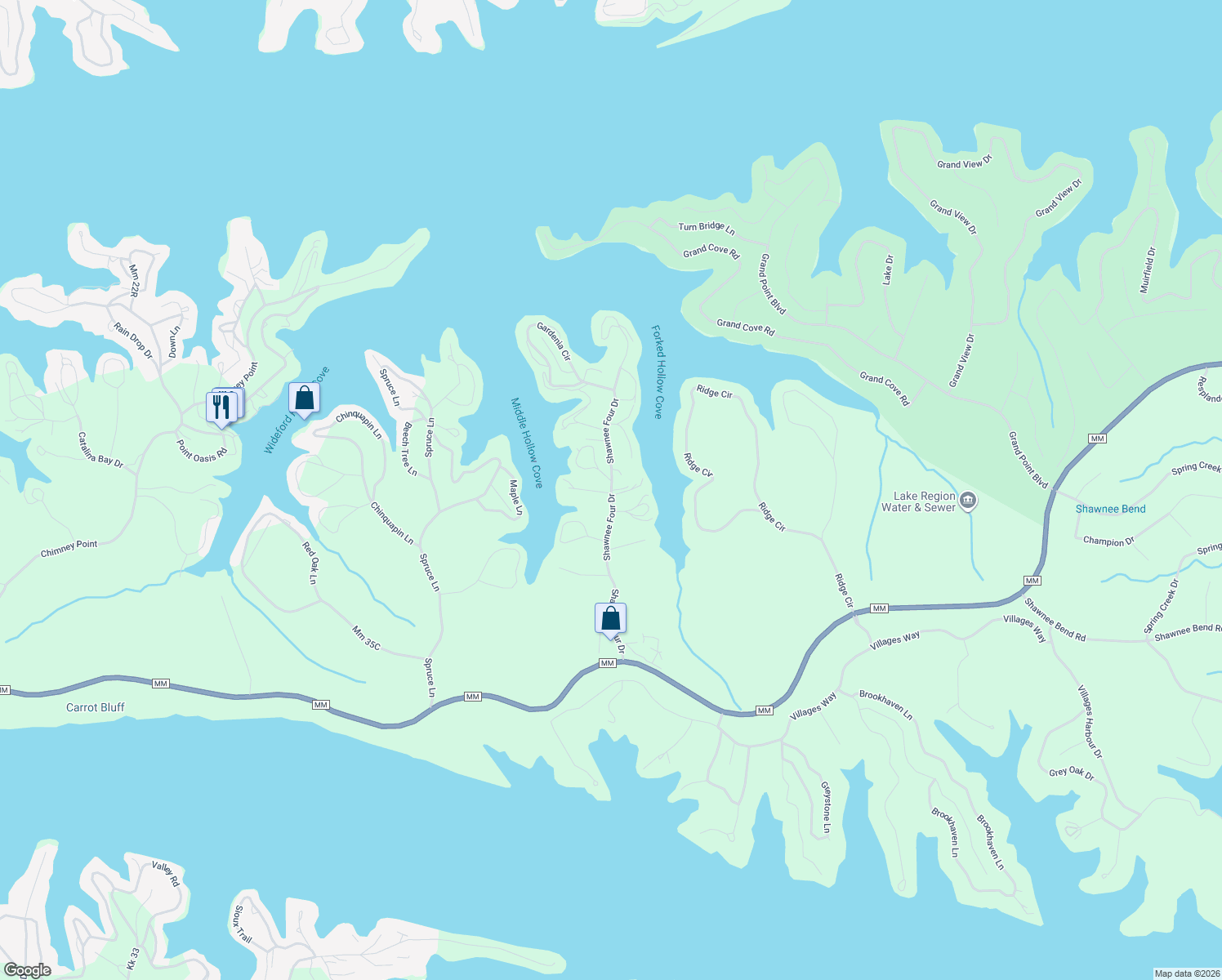This screenshot has height=980, width=1222.
Task: Select the Shawnee Bend place label
Action: (x=1110, y=509)
